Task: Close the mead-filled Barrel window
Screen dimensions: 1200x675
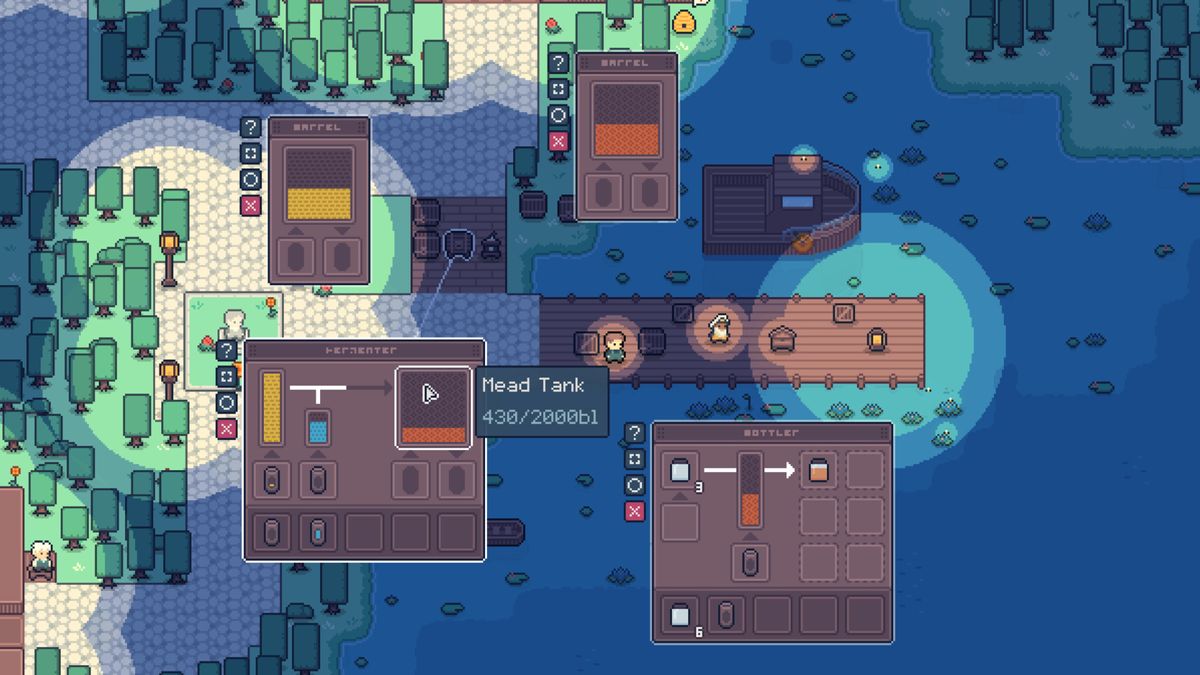Action: [x=559, y=141]
